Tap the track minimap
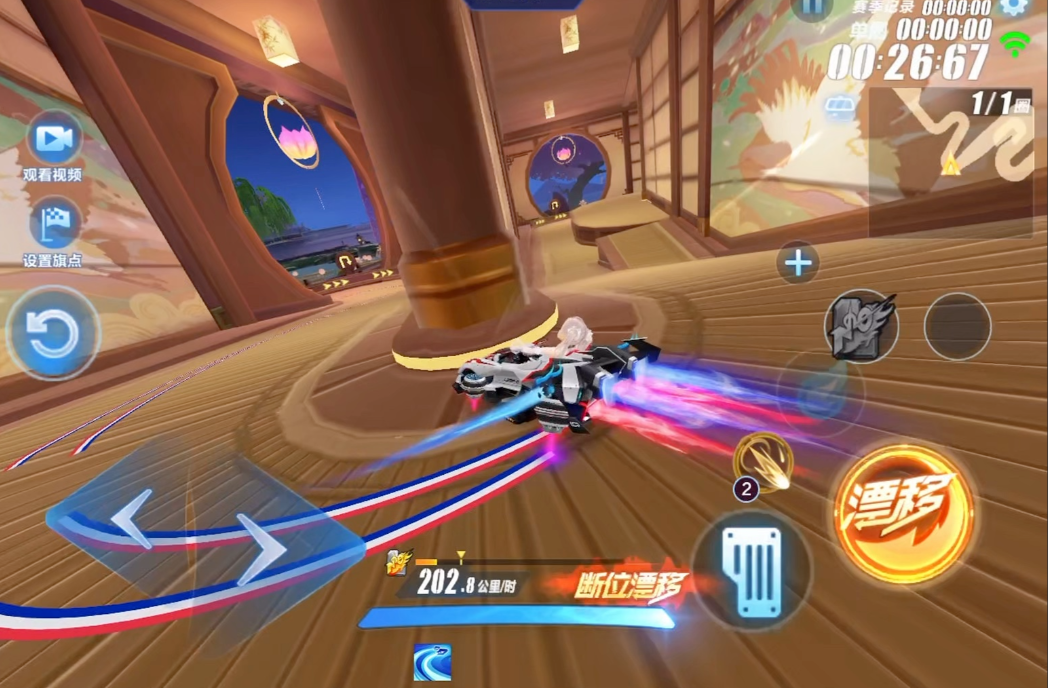The image size is (1048, 688). pos(950,162)
